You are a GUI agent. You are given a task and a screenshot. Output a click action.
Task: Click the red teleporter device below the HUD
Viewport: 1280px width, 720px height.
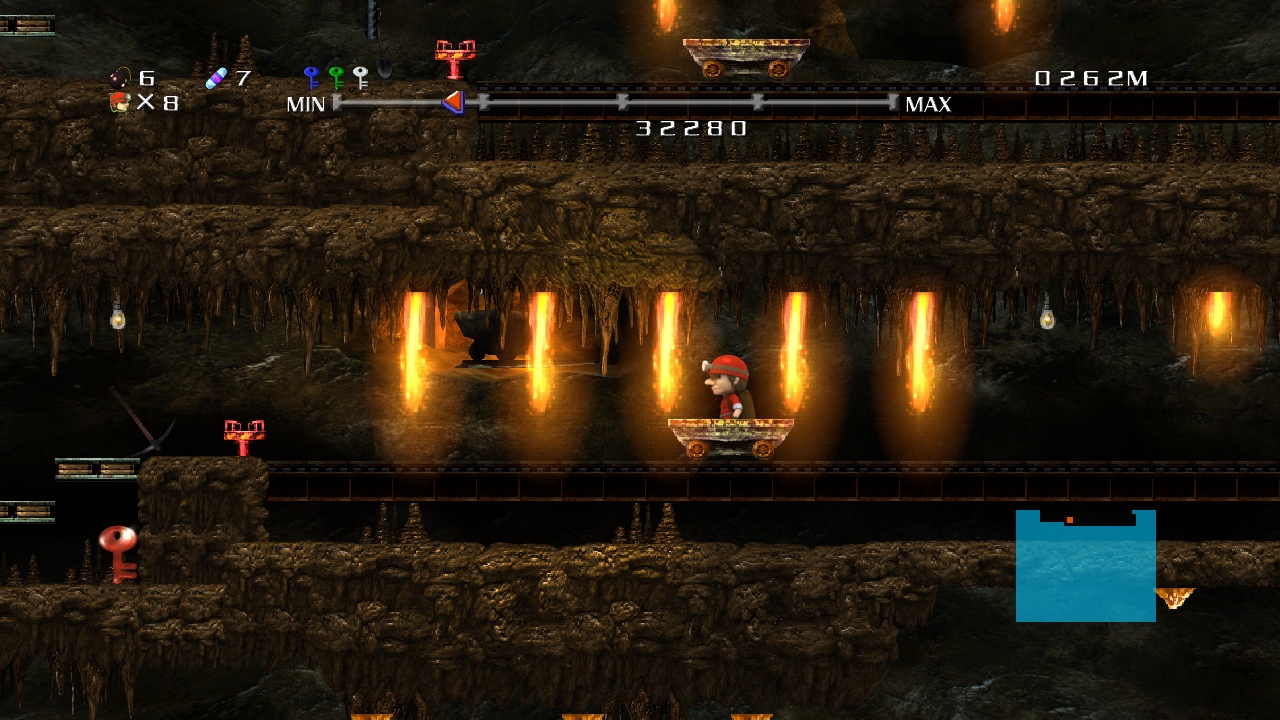[455, 55]
